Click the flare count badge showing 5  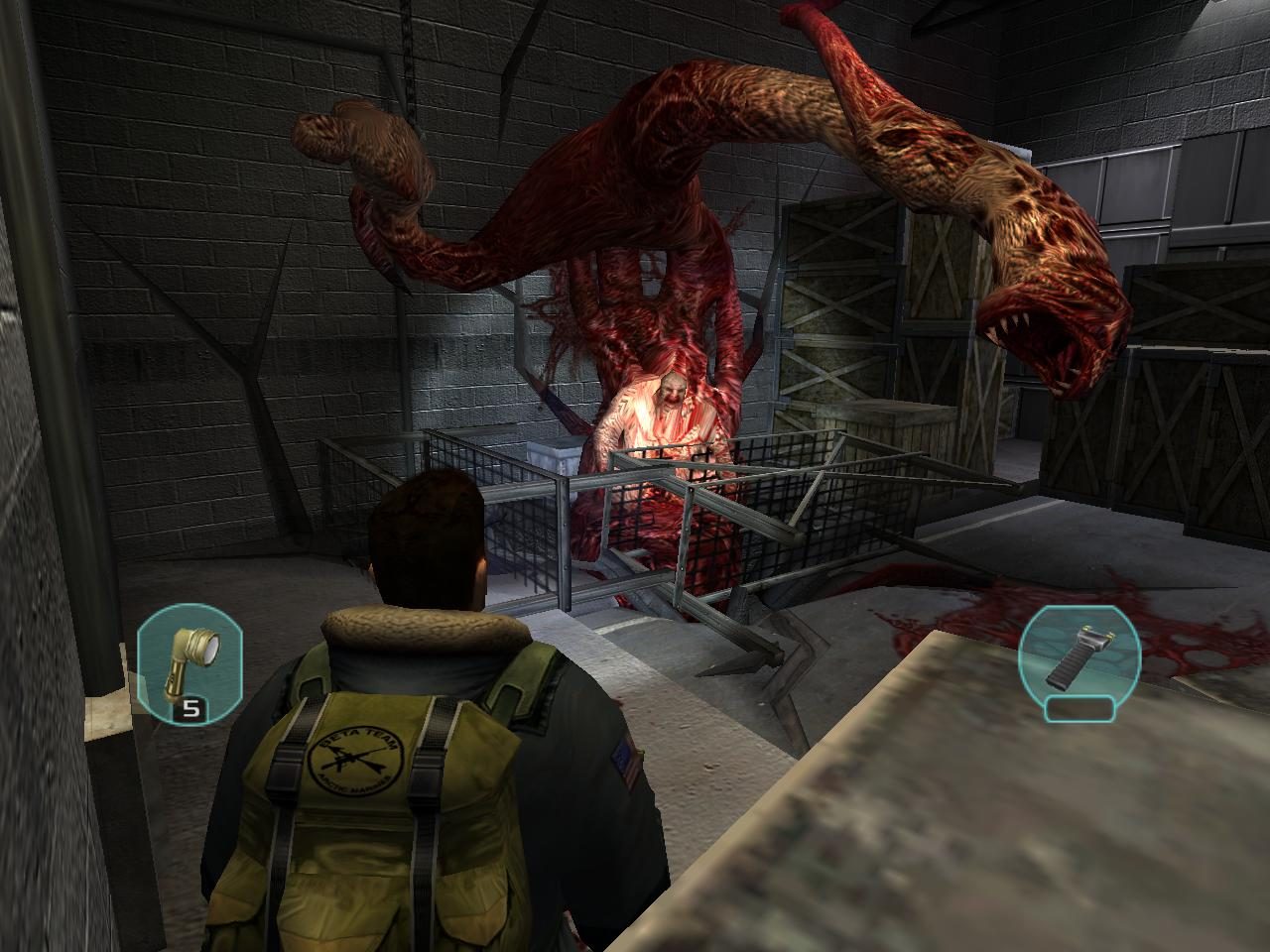point(191,710)
